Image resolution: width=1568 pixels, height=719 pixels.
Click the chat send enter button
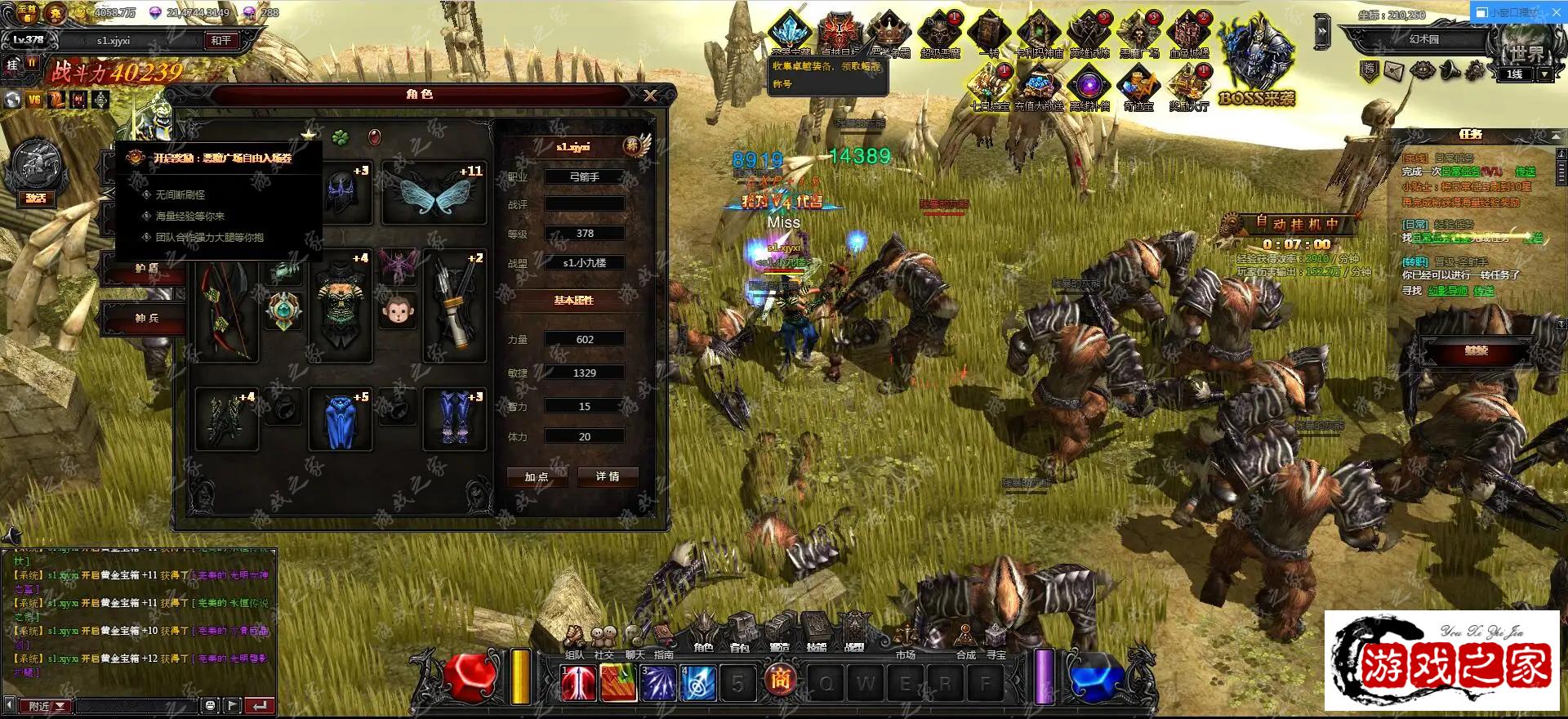click(x=260, y=705)
